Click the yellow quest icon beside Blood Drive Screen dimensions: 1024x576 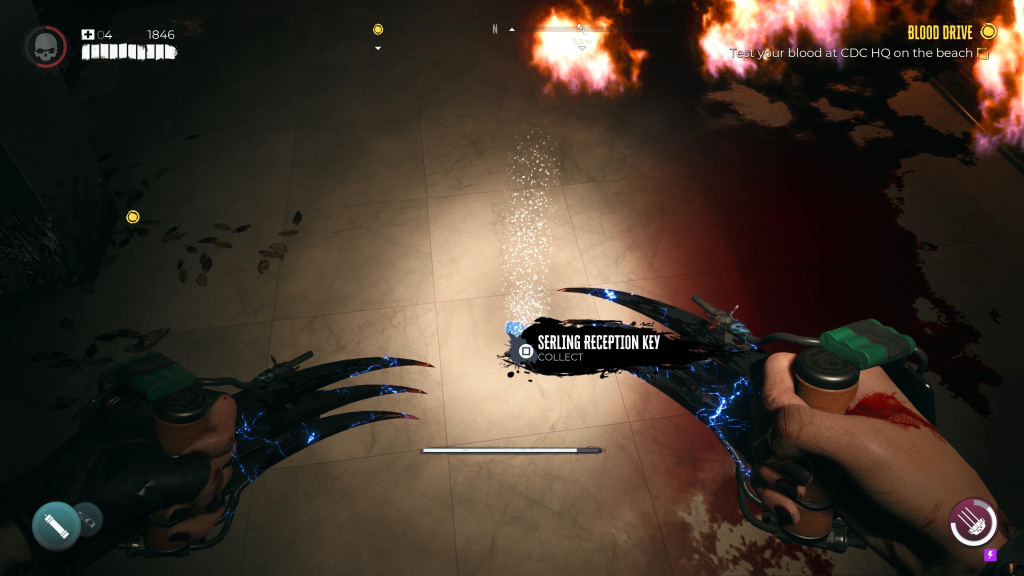click(x=988, y=32)
